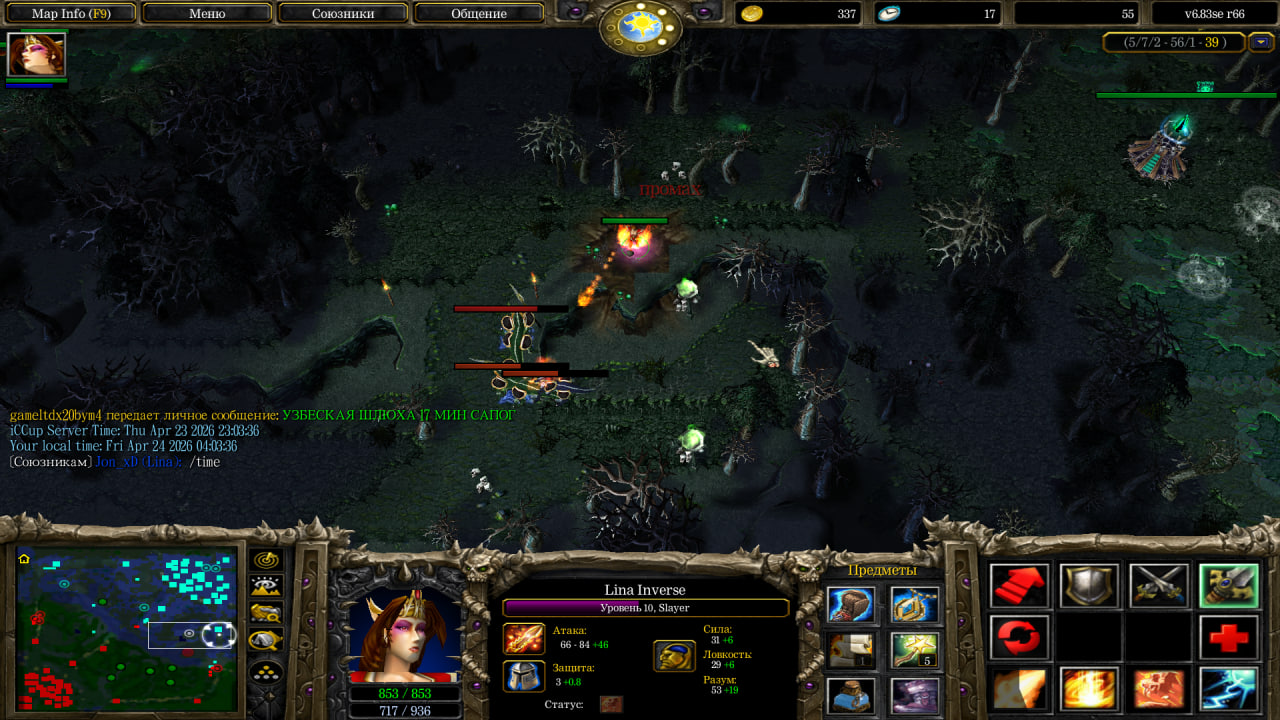1280x720 pixels.
Task: Toggle minimap terrain display button
Action: (x=266, y=587)
